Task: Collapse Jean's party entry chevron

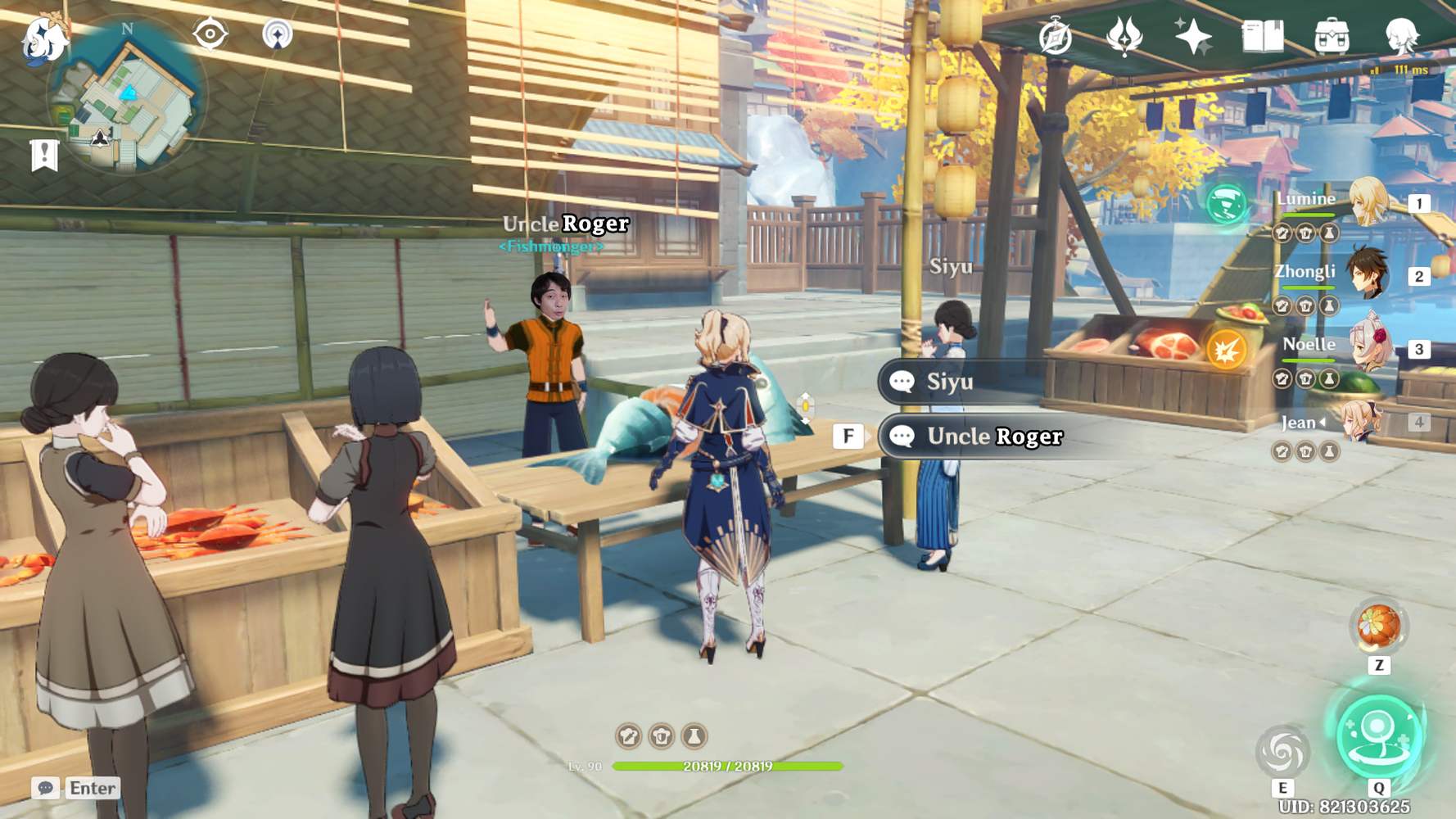Action: point(1323,422)
